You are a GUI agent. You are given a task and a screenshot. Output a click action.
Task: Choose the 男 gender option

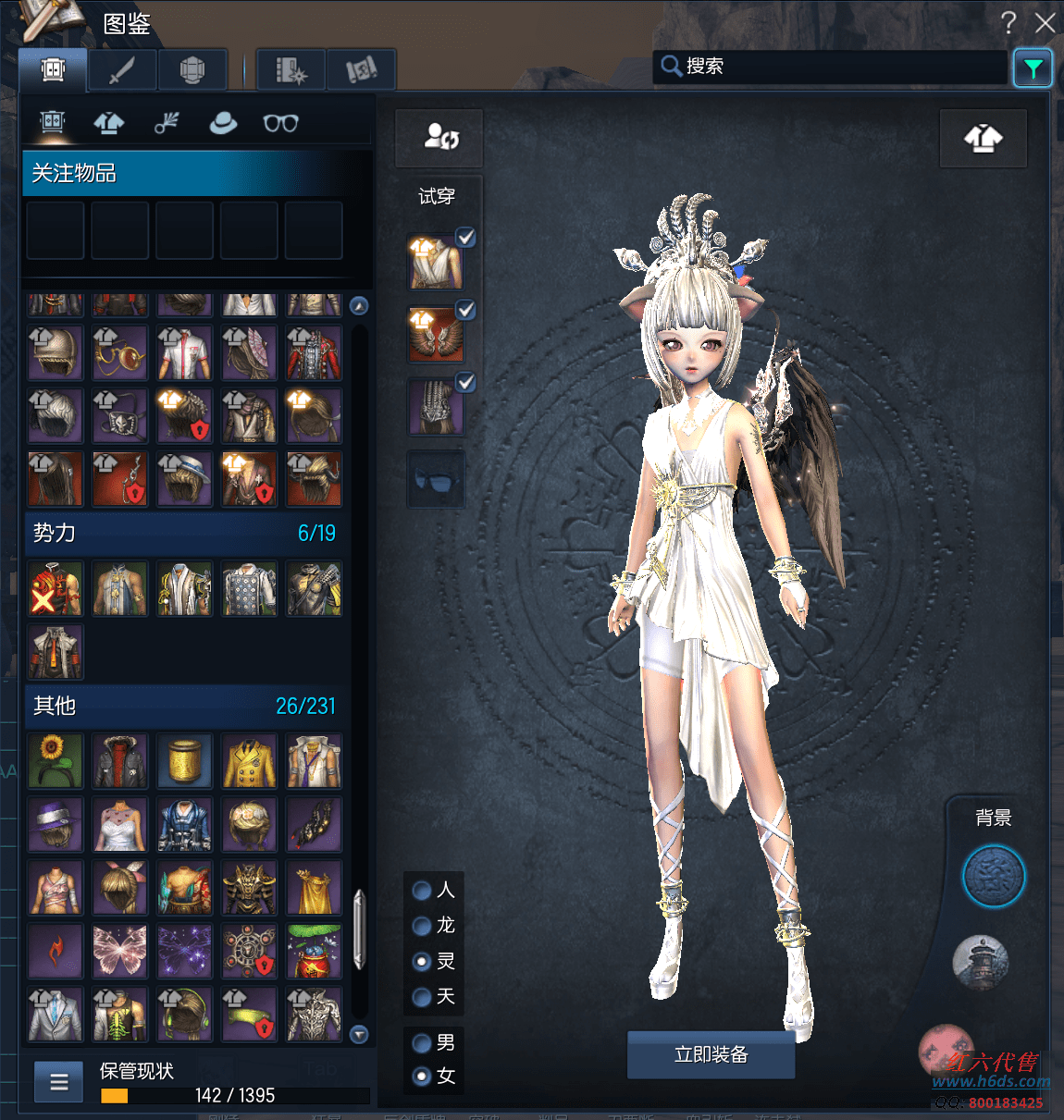tap(422, 1043)
